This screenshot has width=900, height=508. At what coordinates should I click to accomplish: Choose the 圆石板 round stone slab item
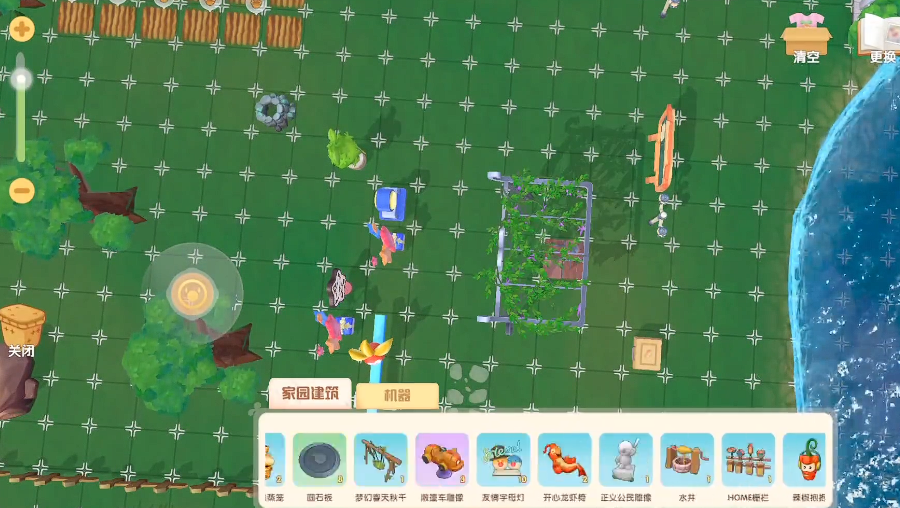319,460
